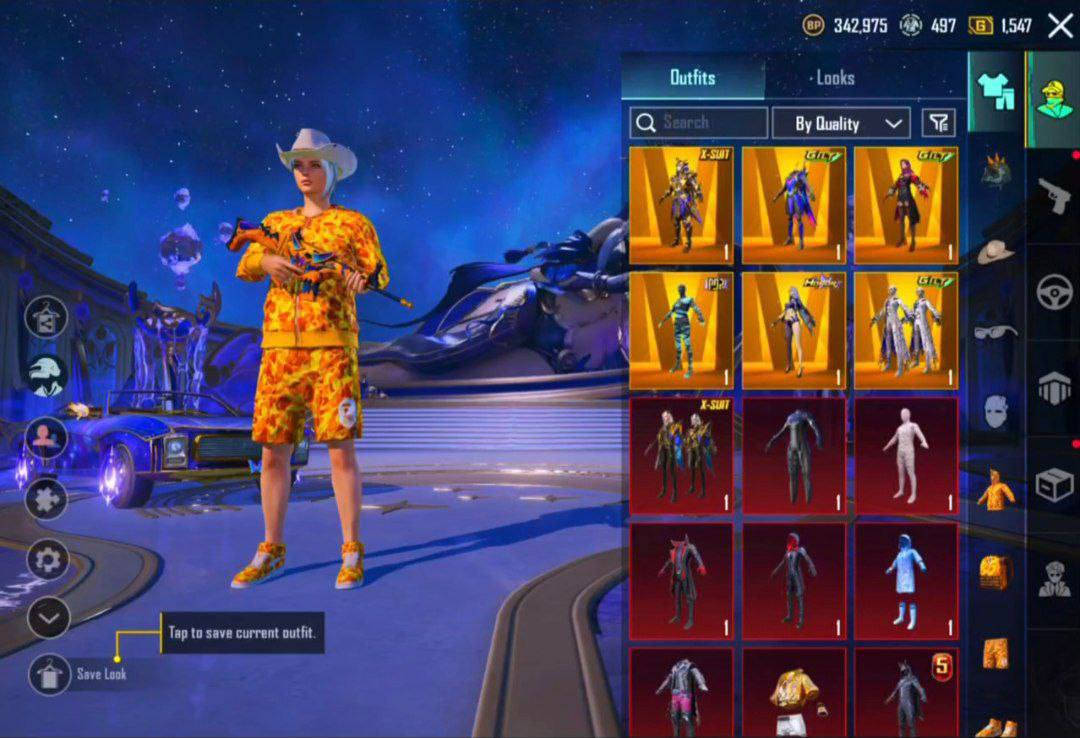This screenshot has height=738, width=1080.
Task: Select the blue hooded raincoat outfit
Action: click(x=906, y=581)
